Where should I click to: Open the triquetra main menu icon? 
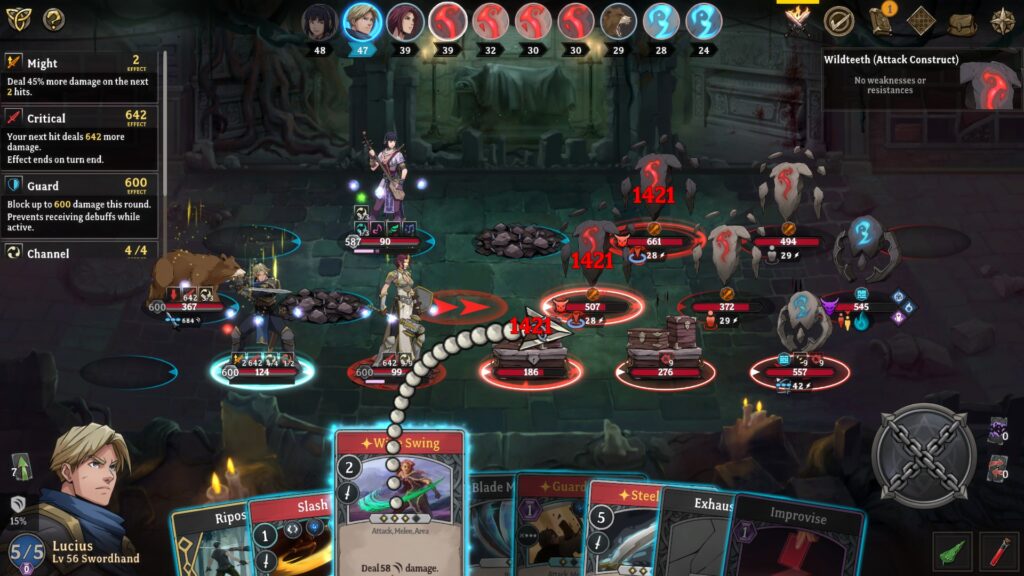tap(19, 18)
